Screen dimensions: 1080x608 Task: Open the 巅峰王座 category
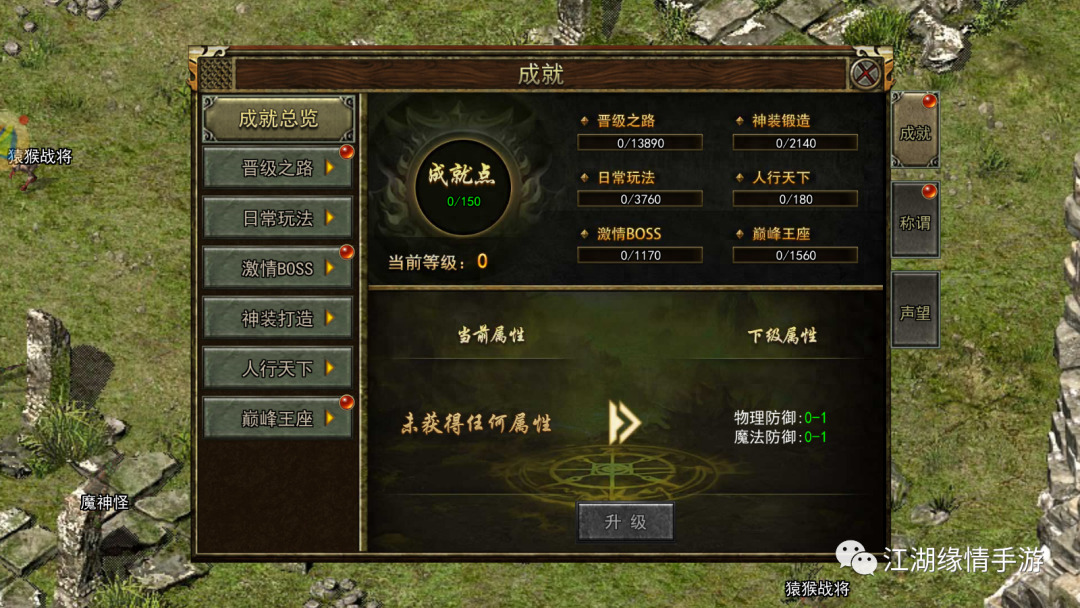[278, 418]
